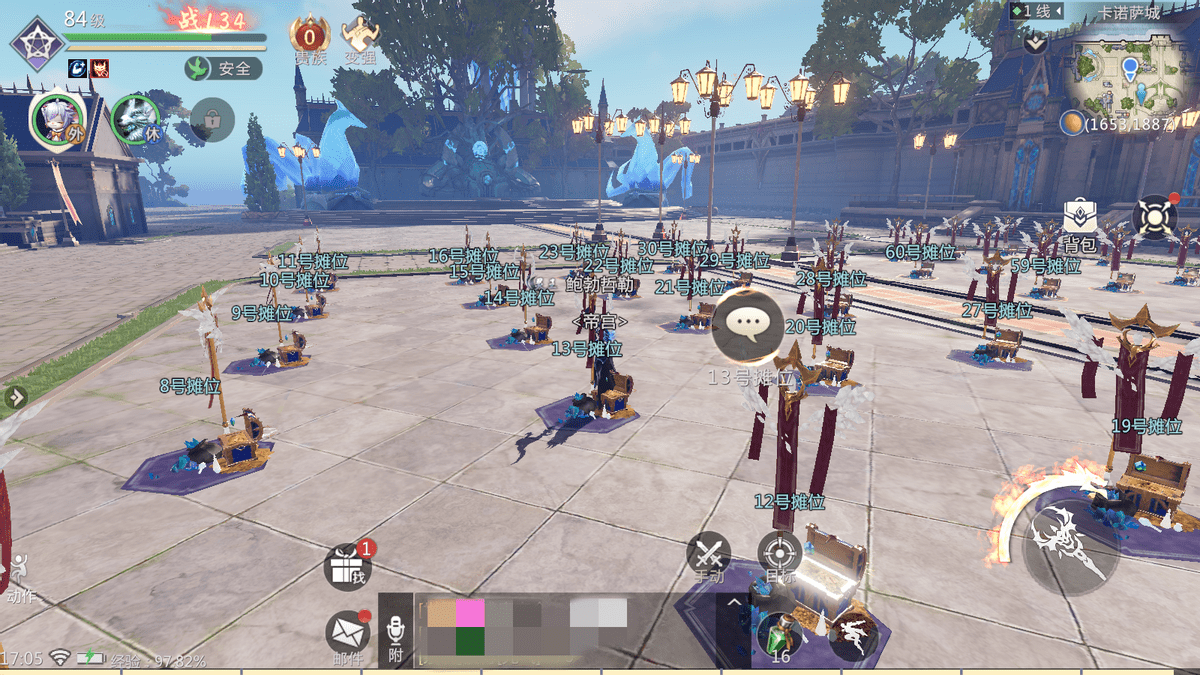The image size is (1200, 675).
Task: Open the expand-arrows function menu
Action: pyautogui.click(x=1155, y=217)
